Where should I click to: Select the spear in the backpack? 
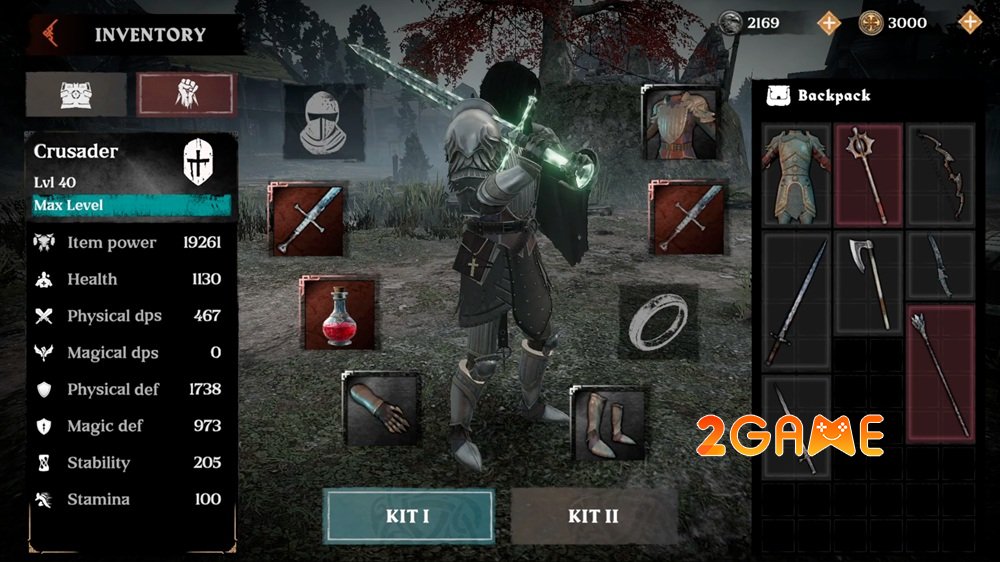click(940, 372)
